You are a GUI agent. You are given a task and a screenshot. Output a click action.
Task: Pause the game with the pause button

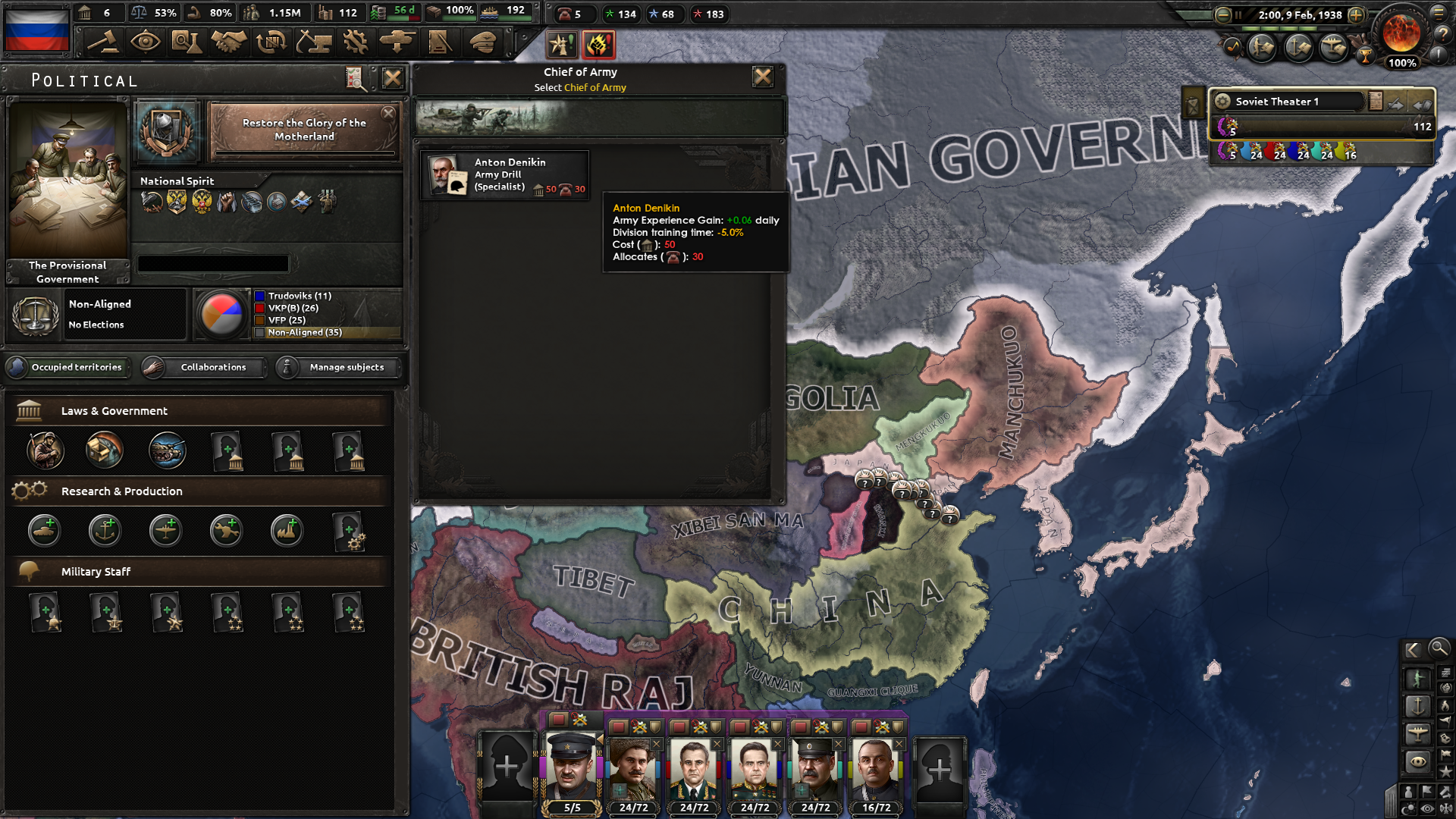1238,15
